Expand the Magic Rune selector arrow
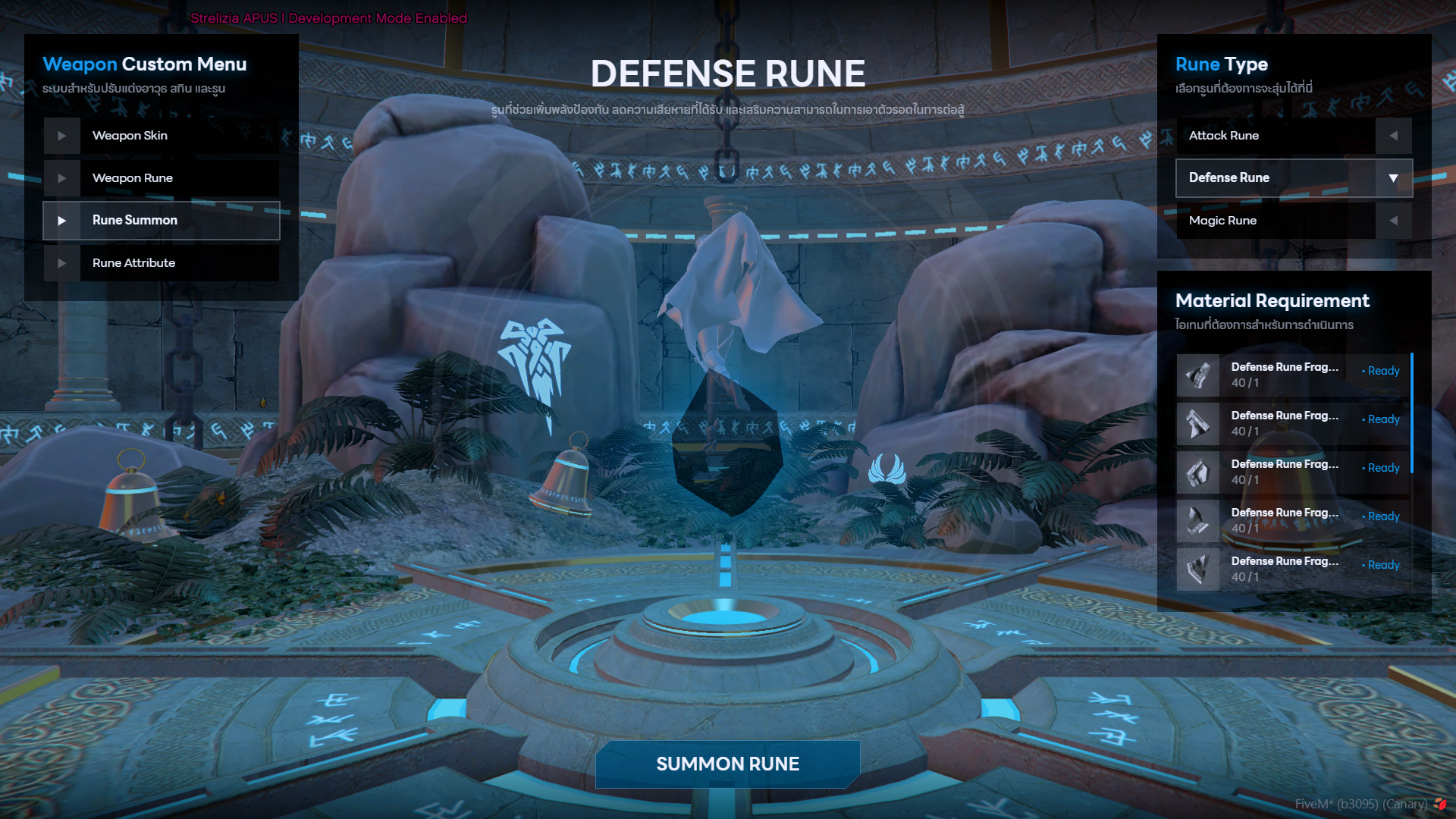The height and width of the screenshot is (819, 1456). click(x=1394, y=220)
